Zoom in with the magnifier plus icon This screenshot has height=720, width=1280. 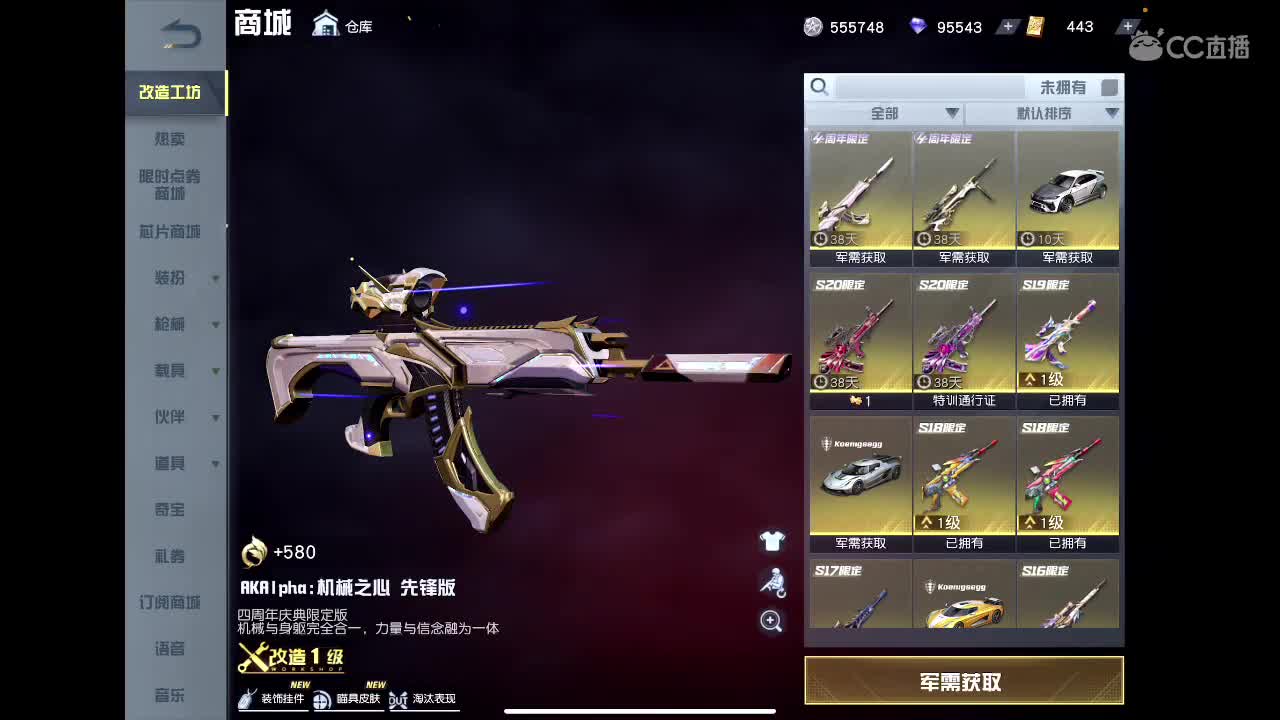pyautogui.click(x=770, y=622)
